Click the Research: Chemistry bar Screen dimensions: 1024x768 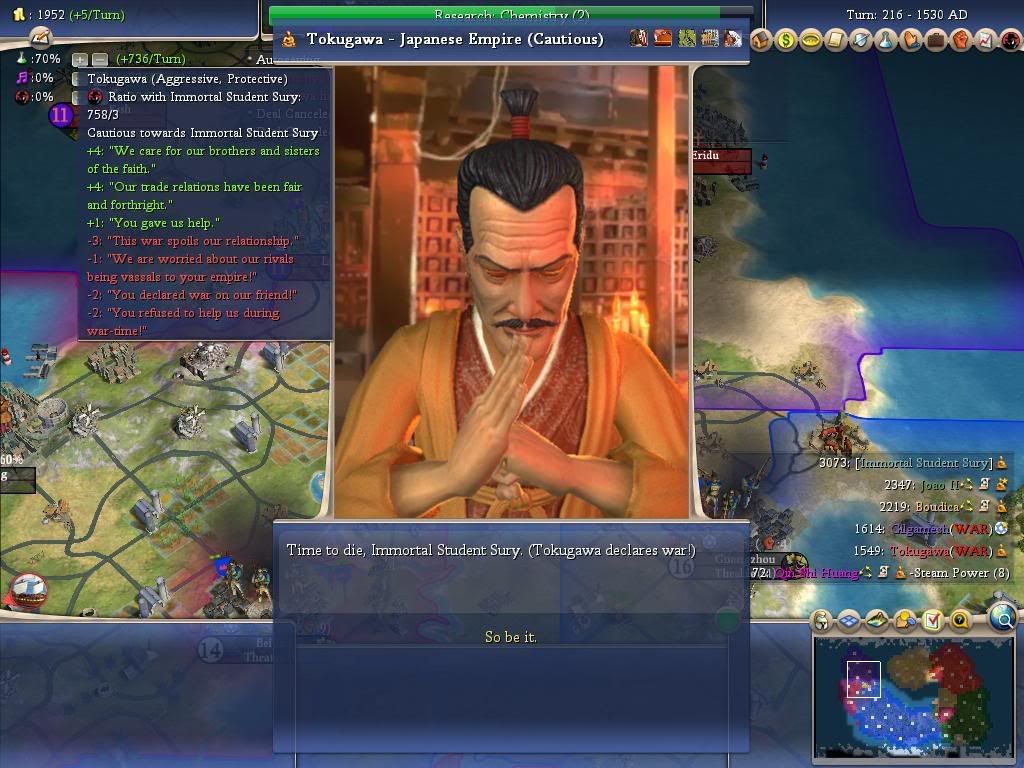tap(510, 15)
